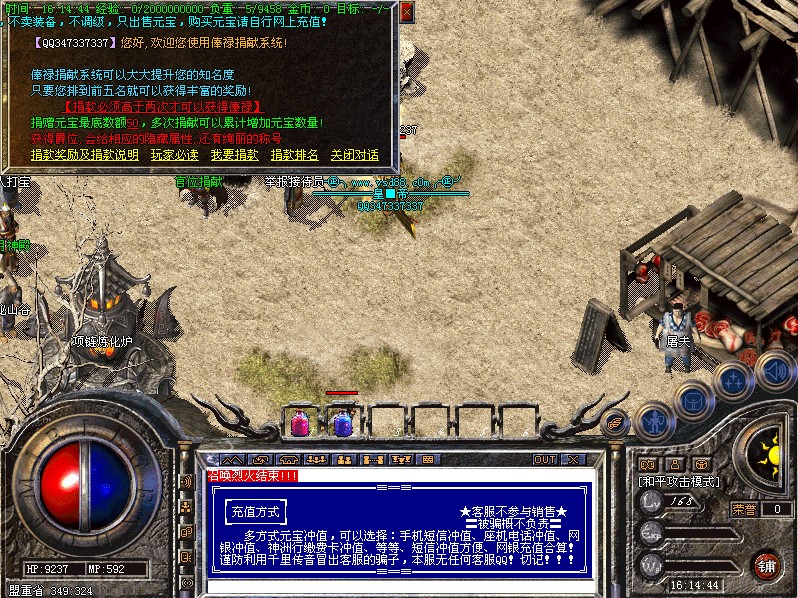798x598 pixels.
Task: Click the winged boot round icon
Action: (615, 424)
